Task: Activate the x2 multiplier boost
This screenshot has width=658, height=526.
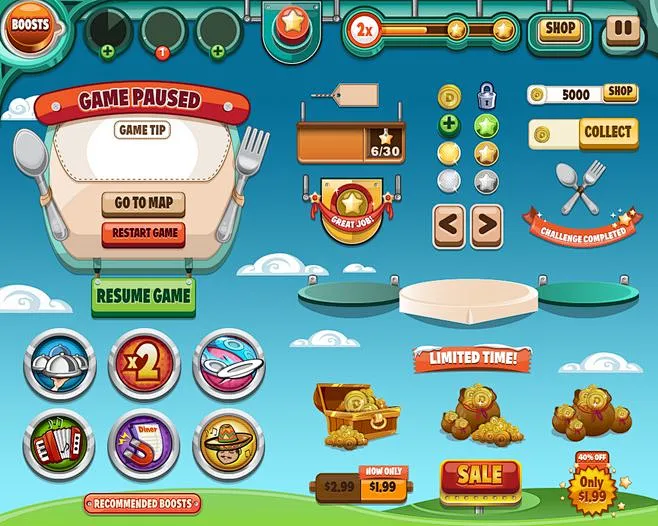Action: coord(144,365)
